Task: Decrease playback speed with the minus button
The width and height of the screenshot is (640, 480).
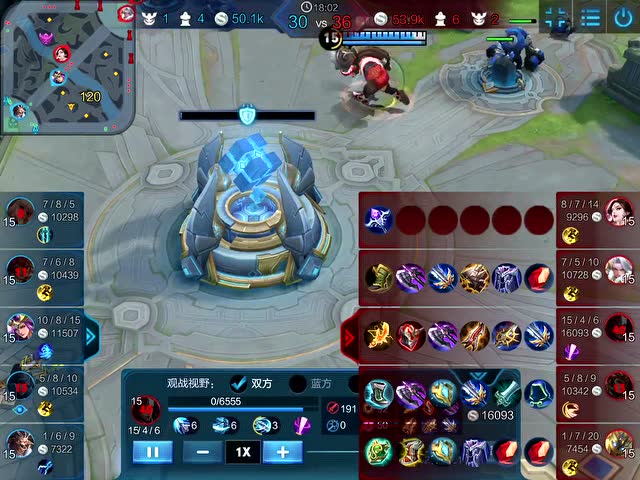Action: pos(203,452)
